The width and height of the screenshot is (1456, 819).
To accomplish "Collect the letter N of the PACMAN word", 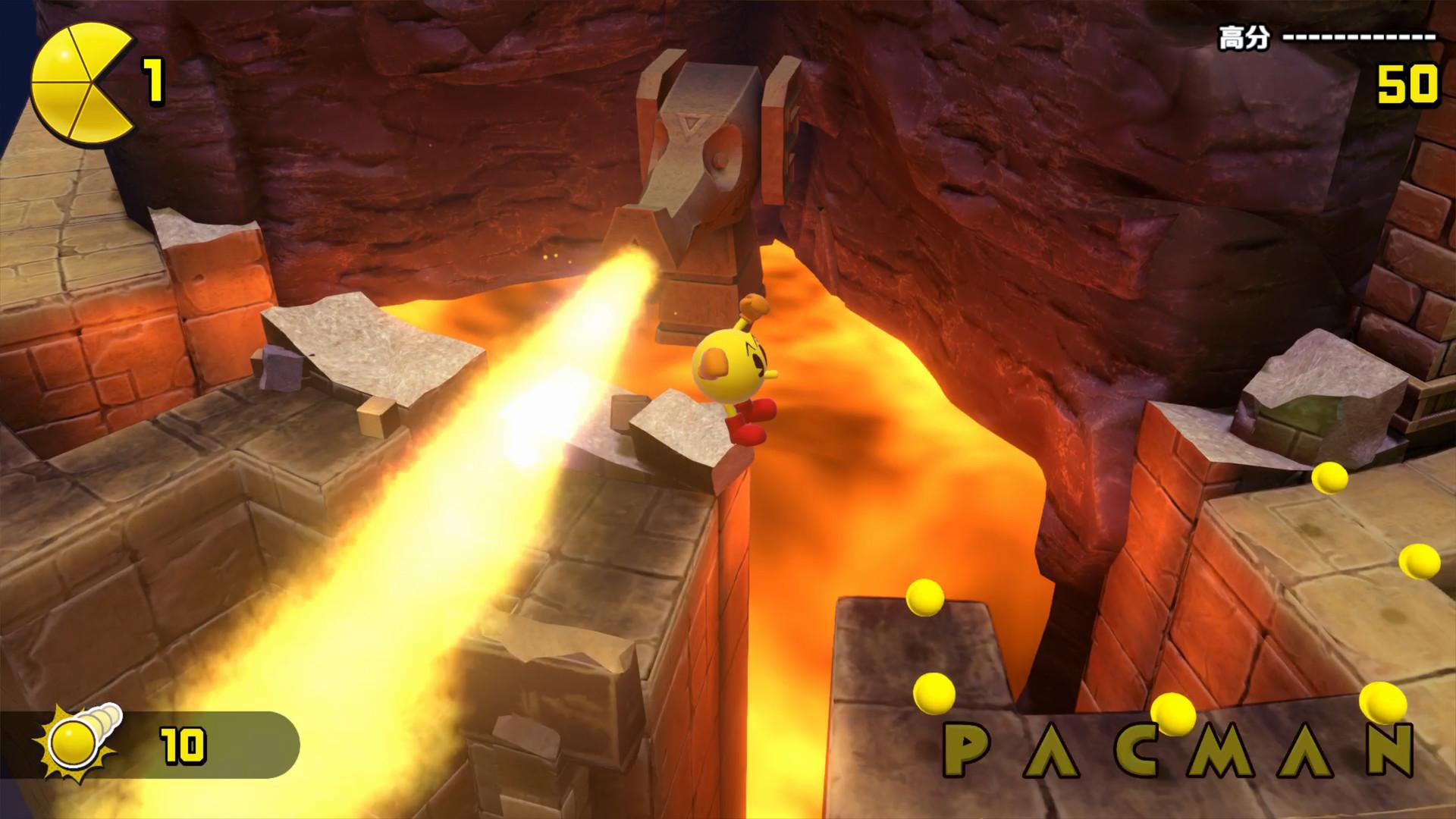I will (x=1391, y=747).
